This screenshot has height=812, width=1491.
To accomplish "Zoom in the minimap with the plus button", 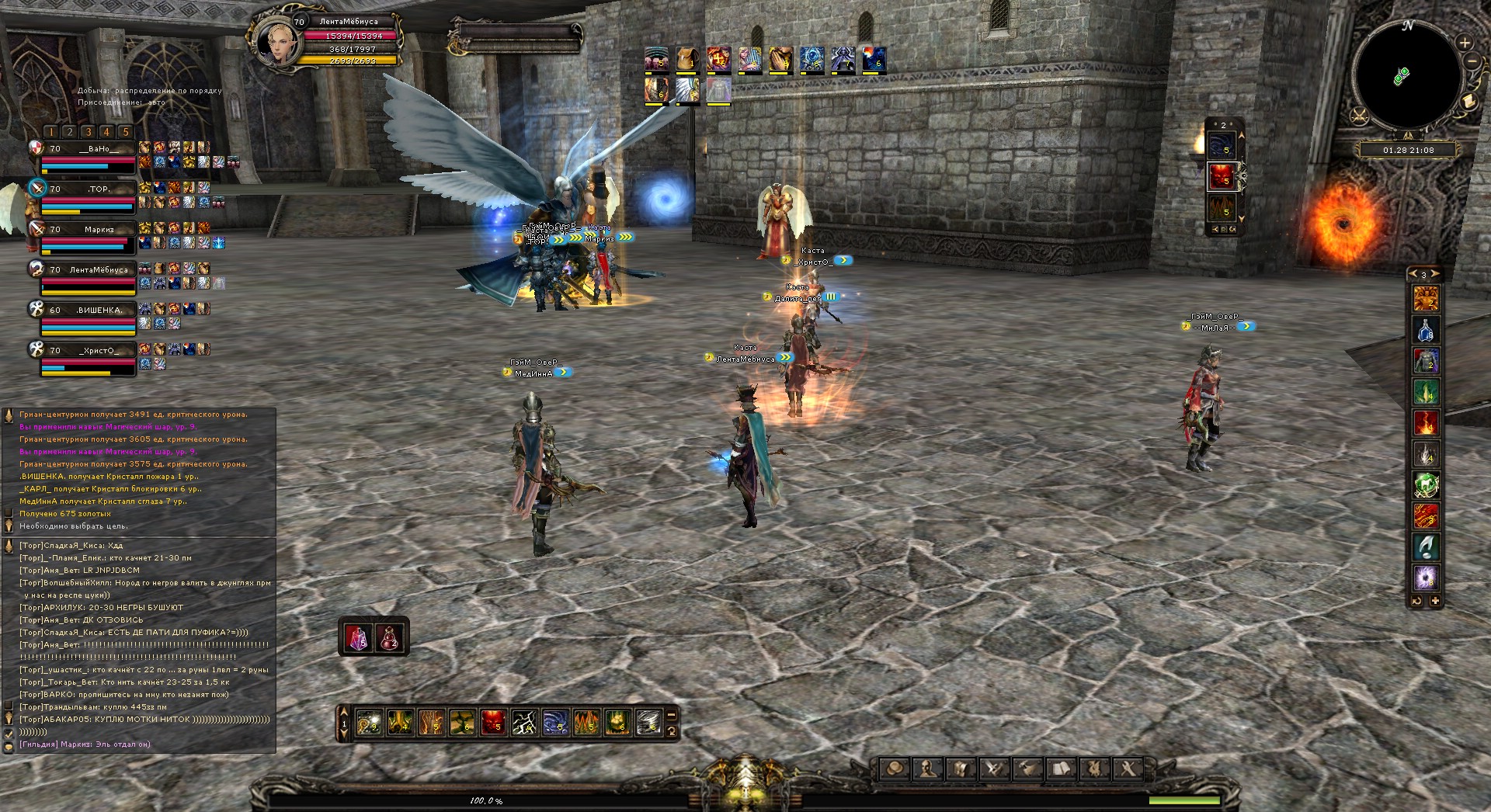I will [1464, 43].
